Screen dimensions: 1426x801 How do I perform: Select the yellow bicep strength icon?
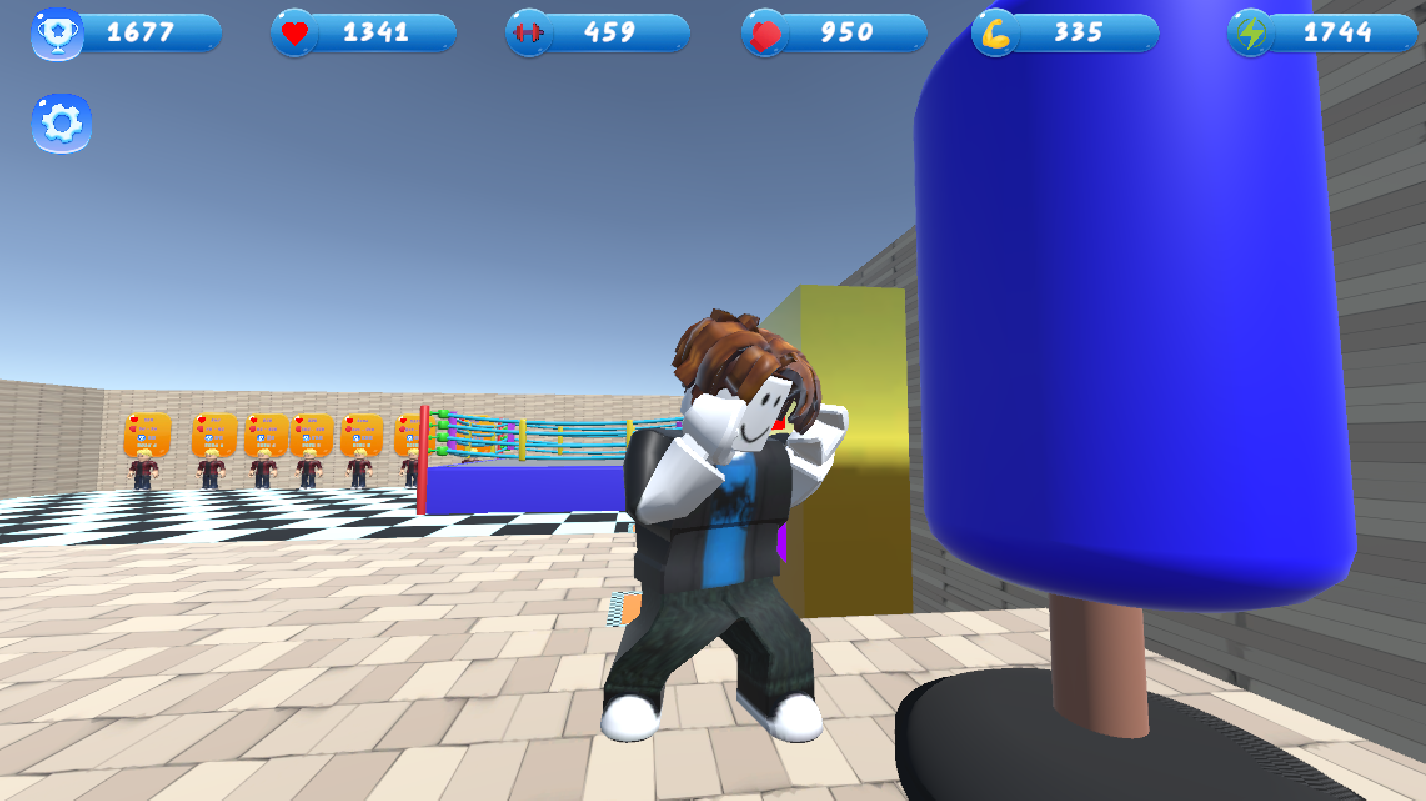pos(996,32)
